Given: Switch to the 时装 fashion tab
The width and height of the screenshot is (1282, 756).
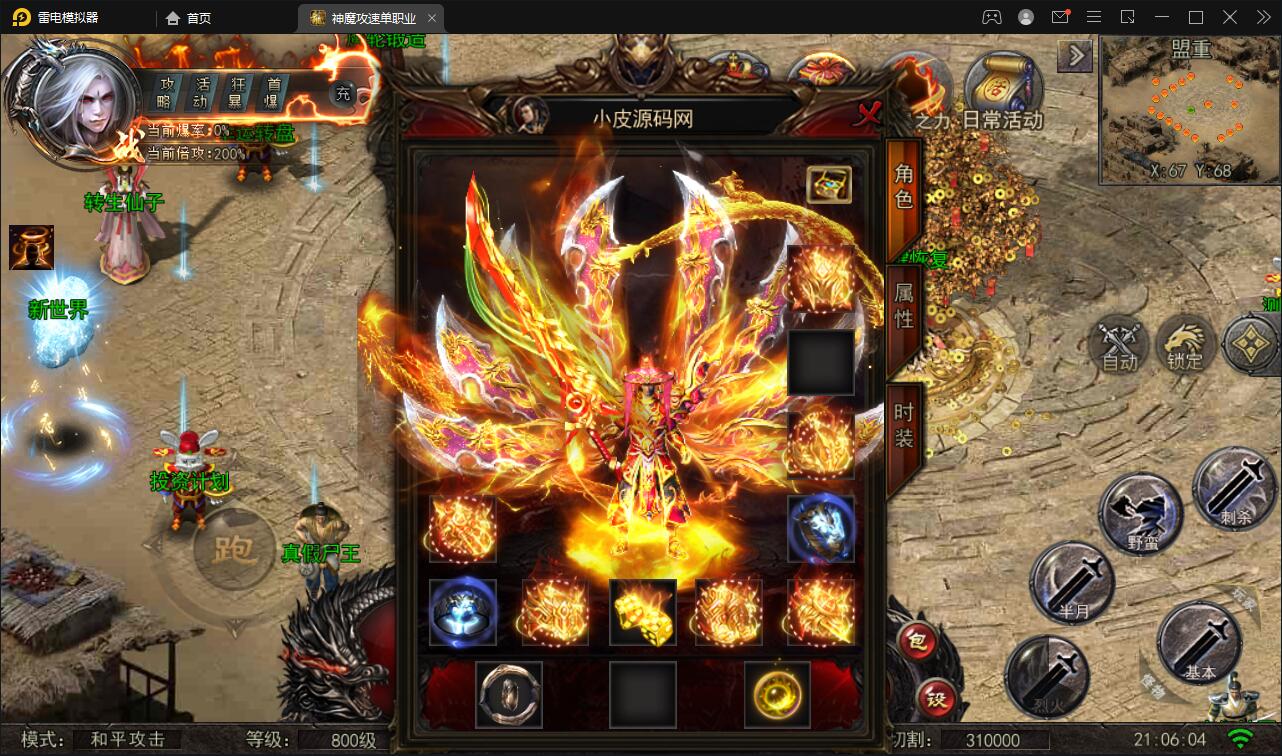Looking at the screenshot, I should click(x=901, y=418).
